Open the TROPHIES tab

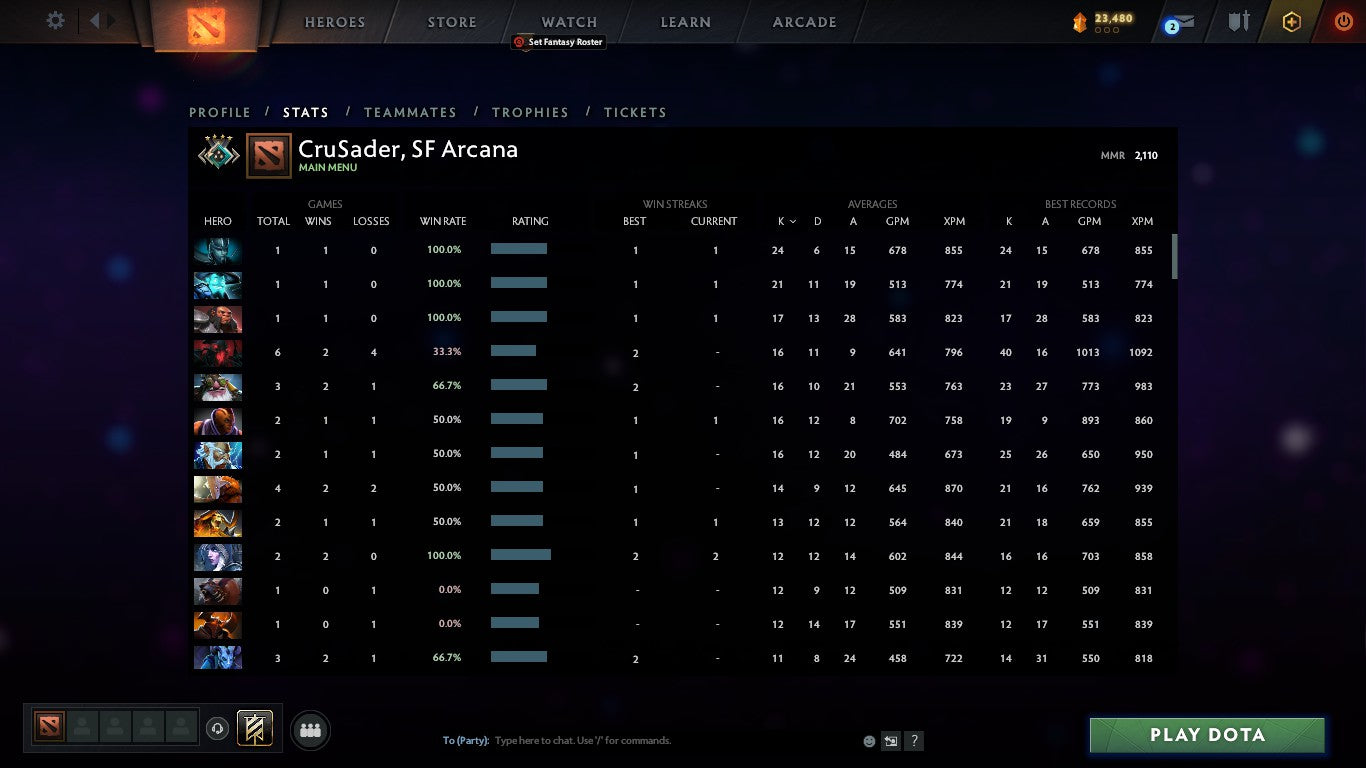(x=530, y=112)
